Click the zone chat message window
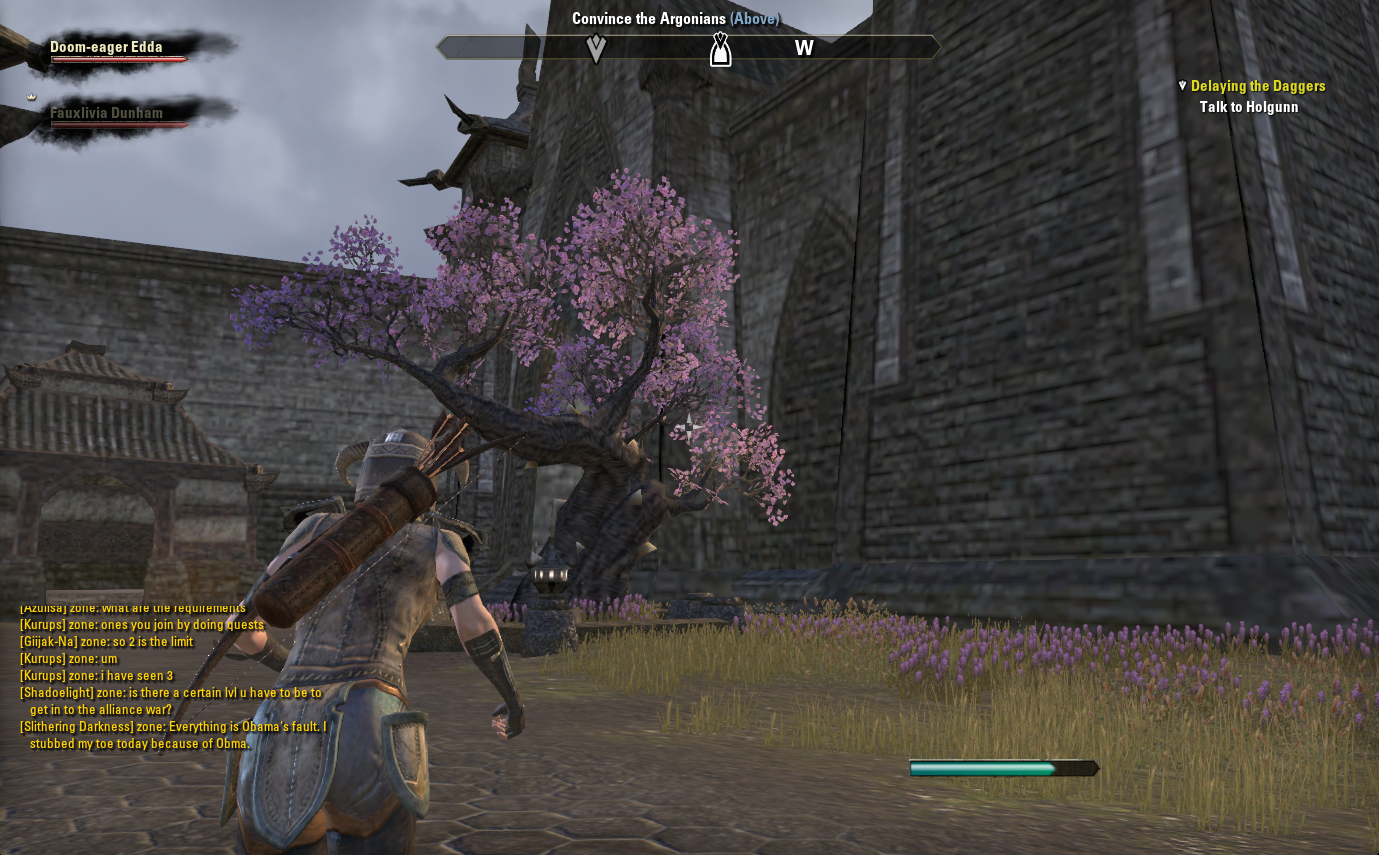Viewport: 1379px width, 855px height. click(x=172, y=676)
